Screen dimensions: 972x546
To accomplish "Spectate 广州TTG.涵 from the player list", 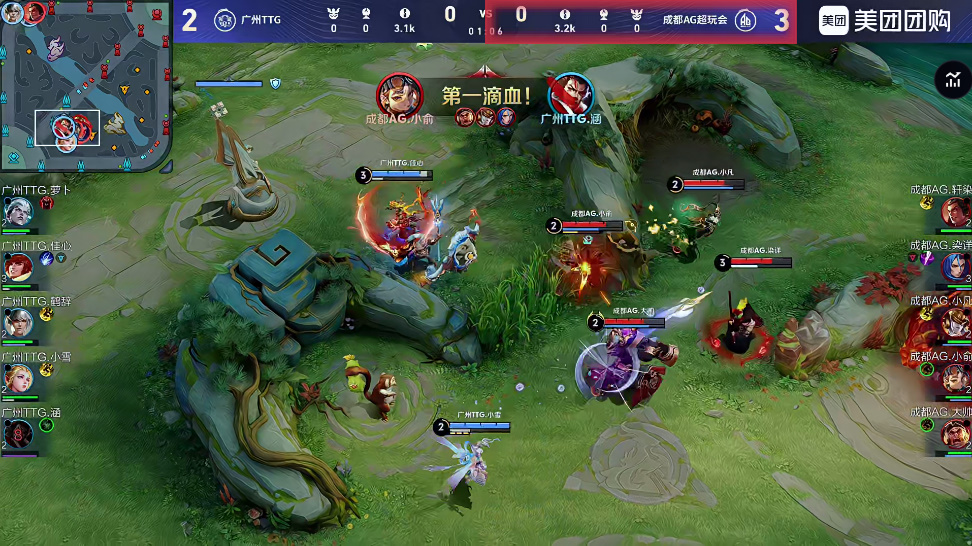I will coord(17,433).
